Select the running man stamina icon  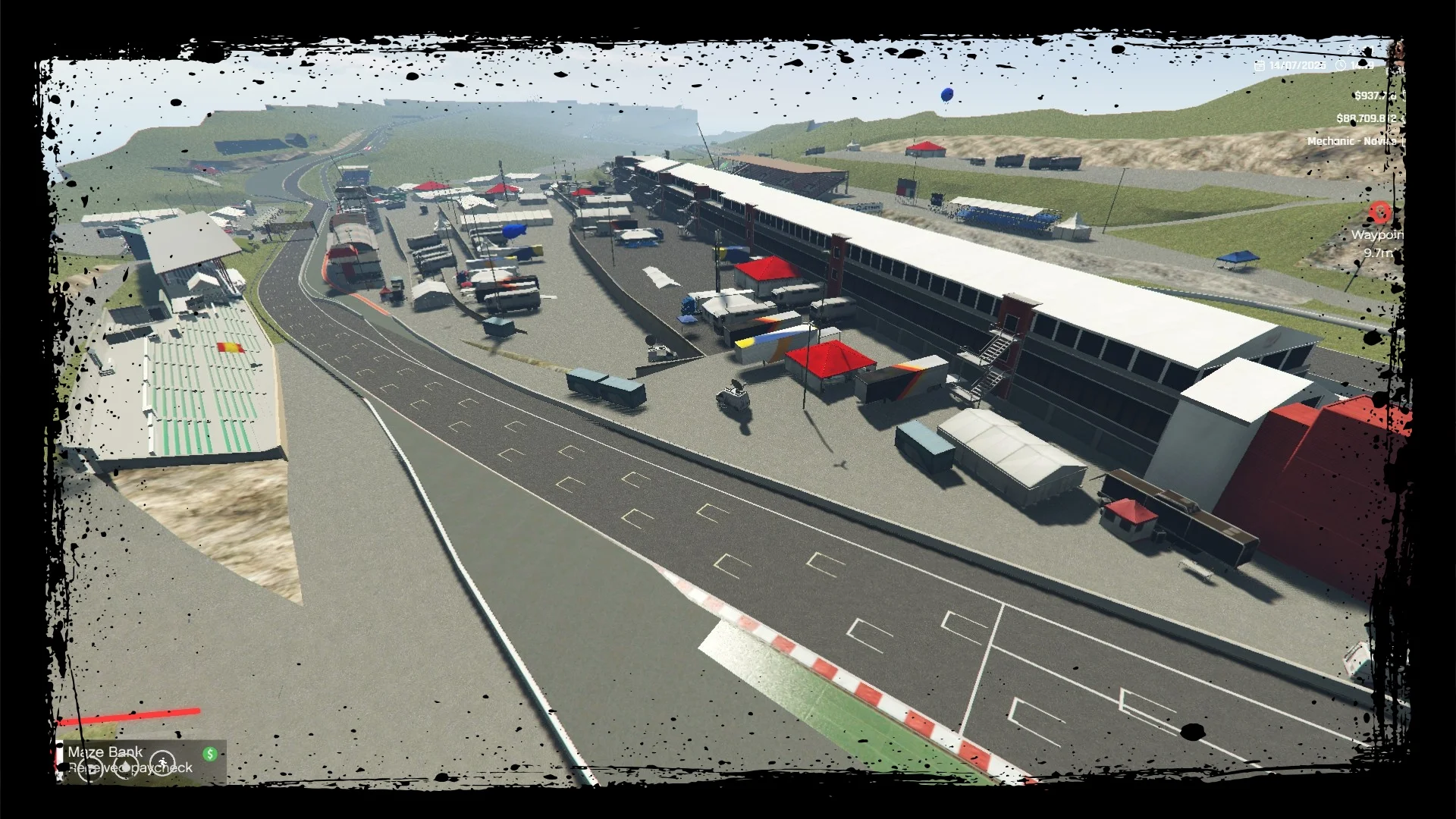tap(162, 764)
